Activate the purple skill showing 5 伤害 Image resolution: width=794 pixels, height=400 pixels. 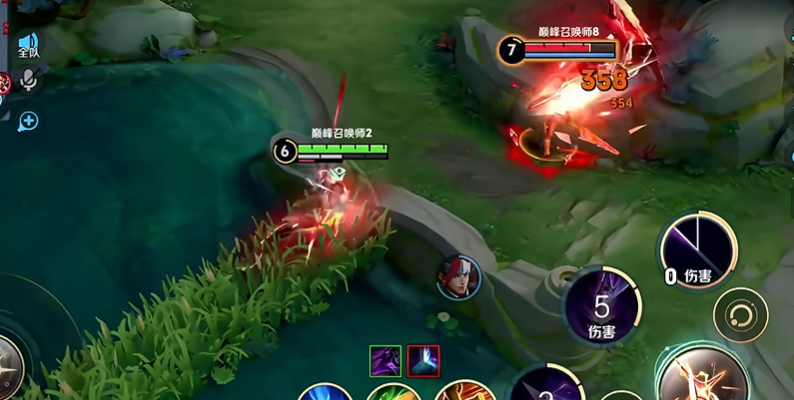(601, 308)
